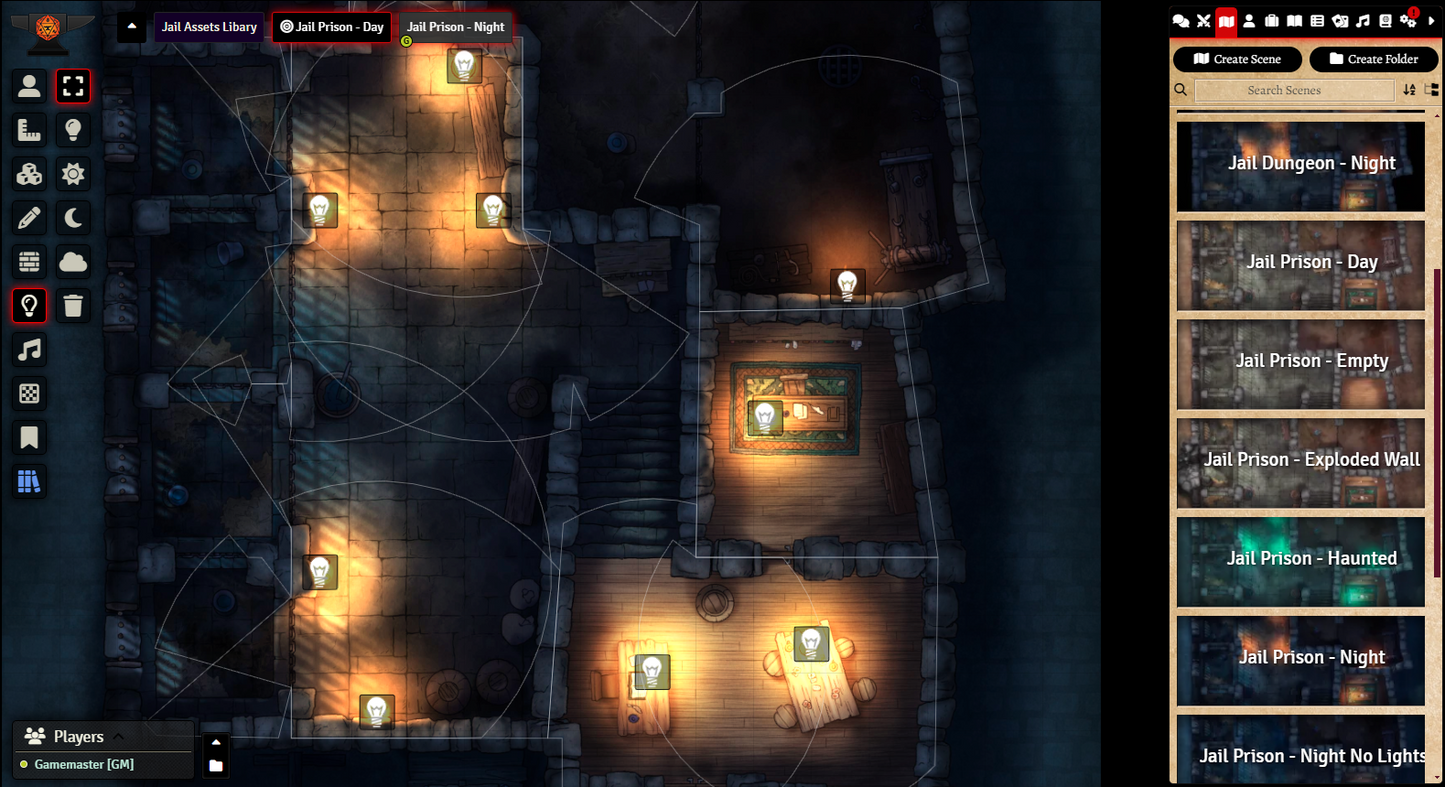Toggle the scene sort order button

[1409, 90]
